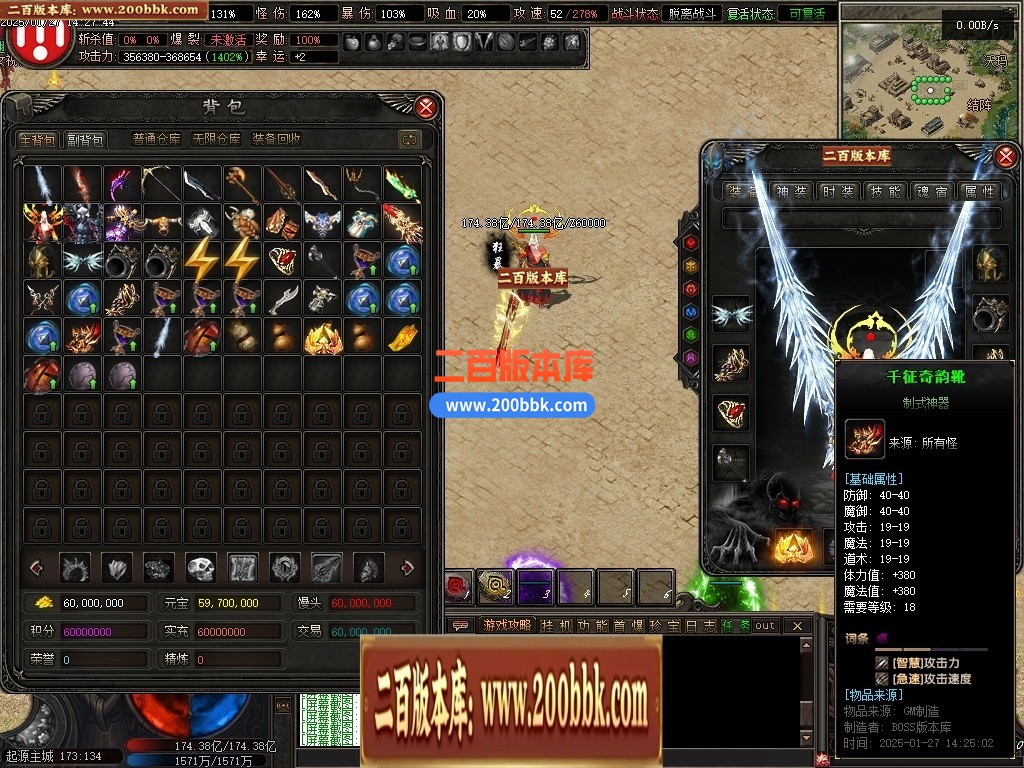
Task: Select the golden bull skull item
Action: click(162, 222)
